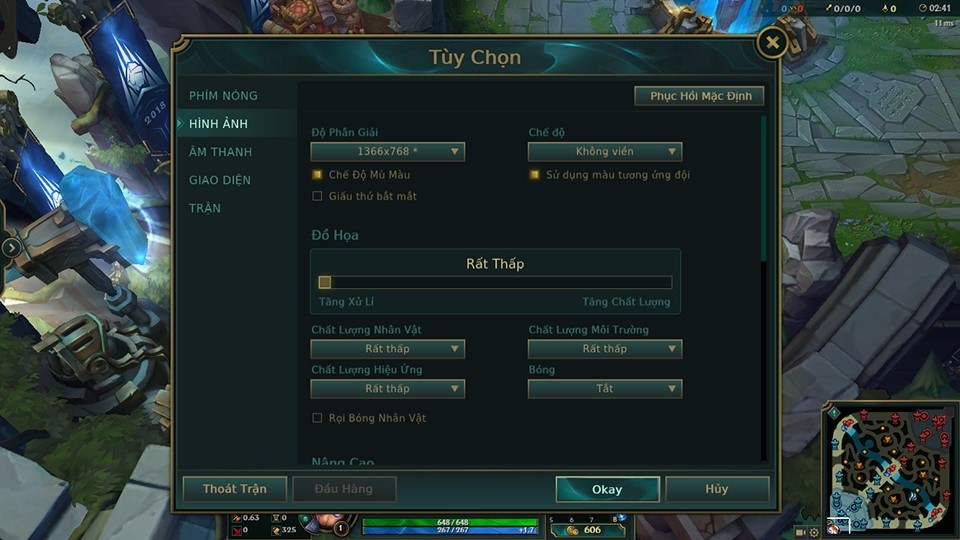Toggle the Chế Độ Mù Màu checkbox

[x=318, y=175]
